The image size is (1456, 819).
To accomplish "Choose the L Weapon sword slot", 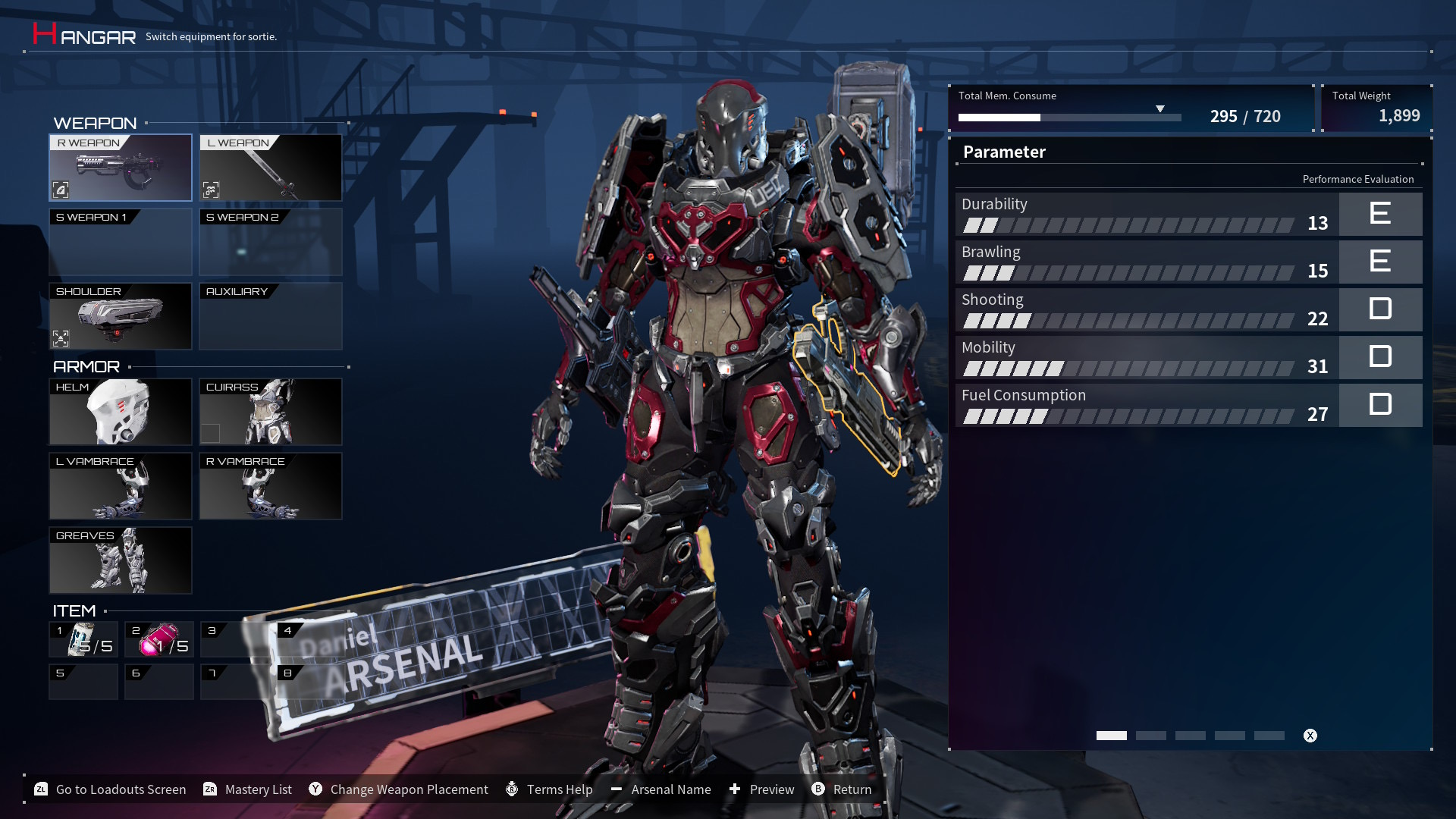I will click(271, 168).
